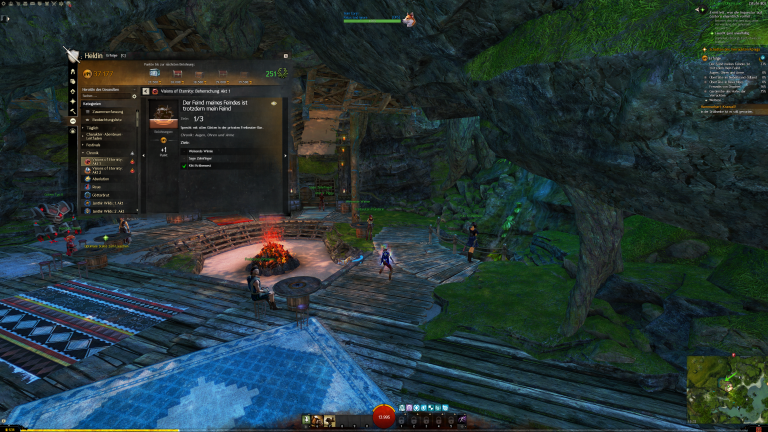This screenshot has height=432, width=768.
Task: Select the party member portrait at top
Action: pos(409,19)
